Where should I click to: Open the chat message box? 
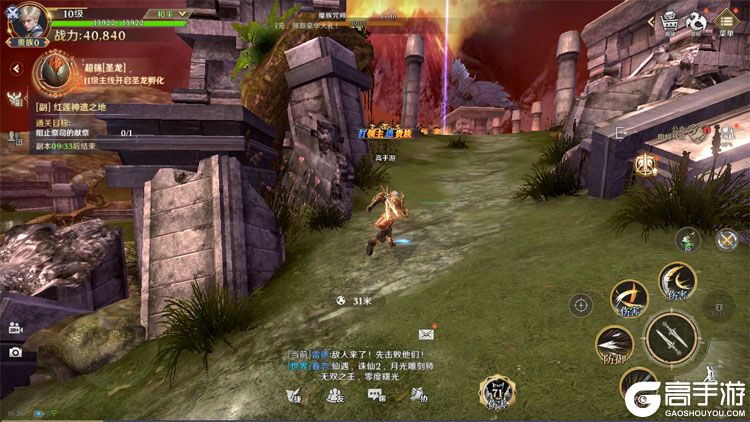click(360, 366)
